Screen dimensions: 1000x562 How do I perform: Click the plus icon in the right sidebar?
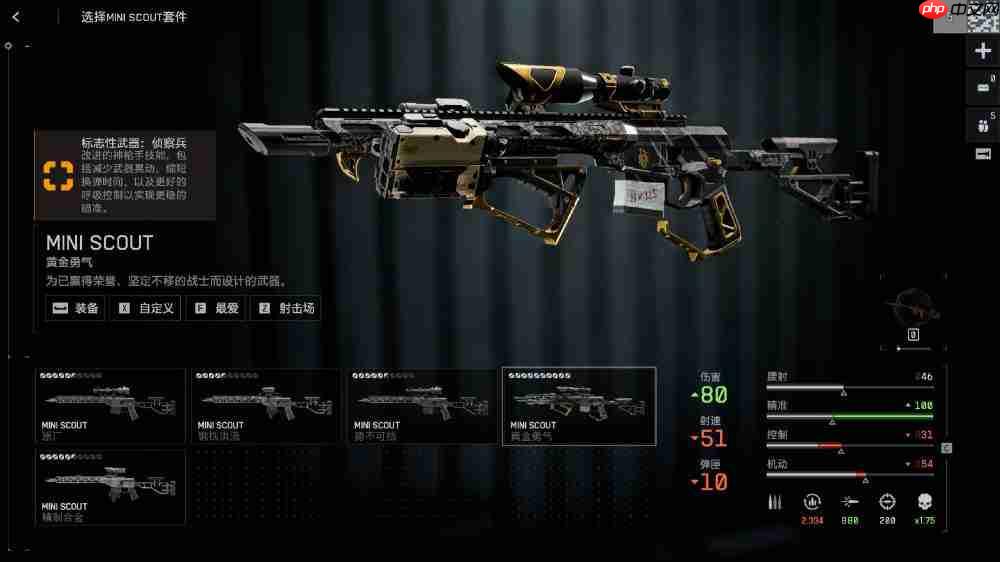tap(982, 51)
